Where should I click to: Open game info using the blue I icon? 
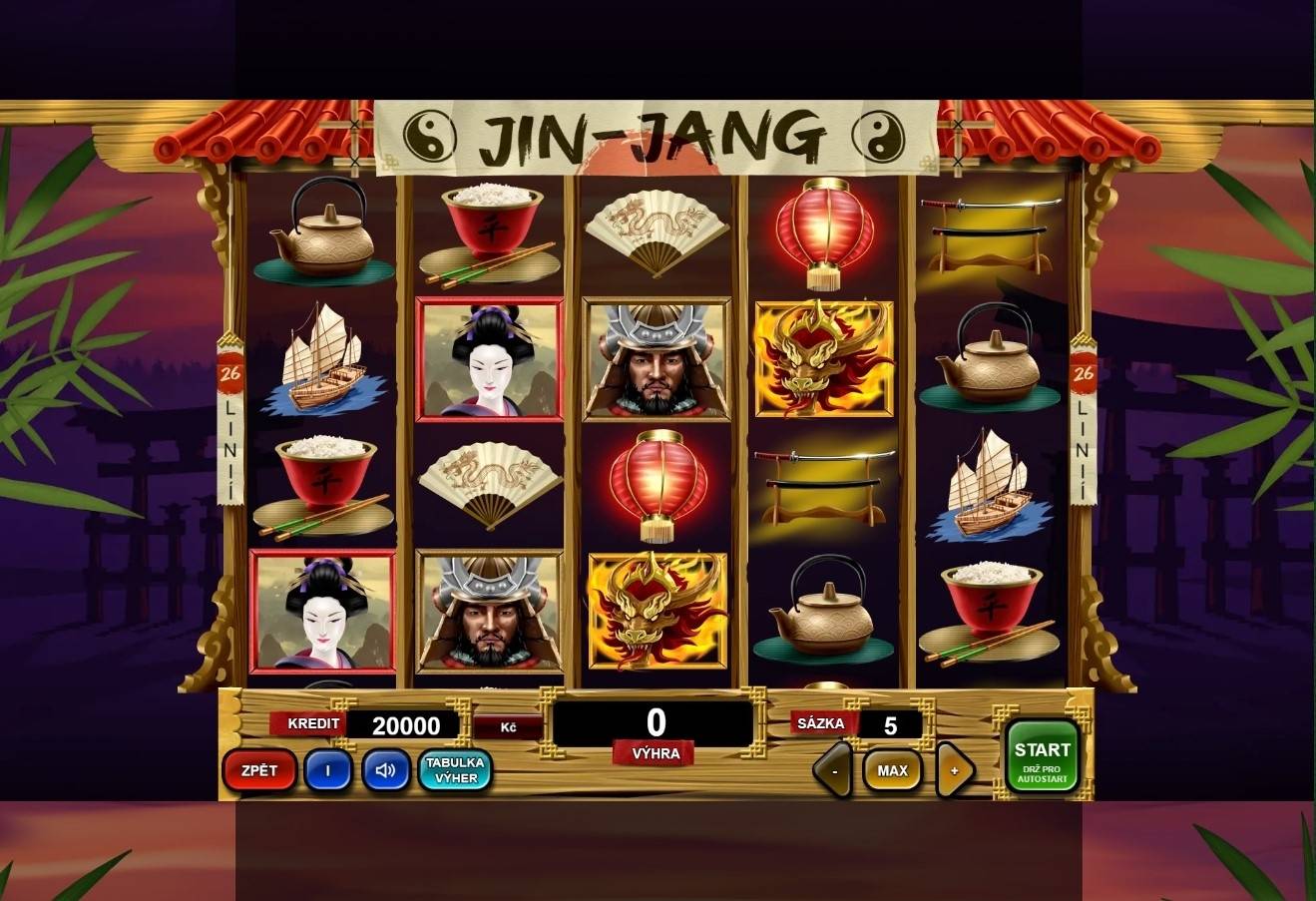328,770
